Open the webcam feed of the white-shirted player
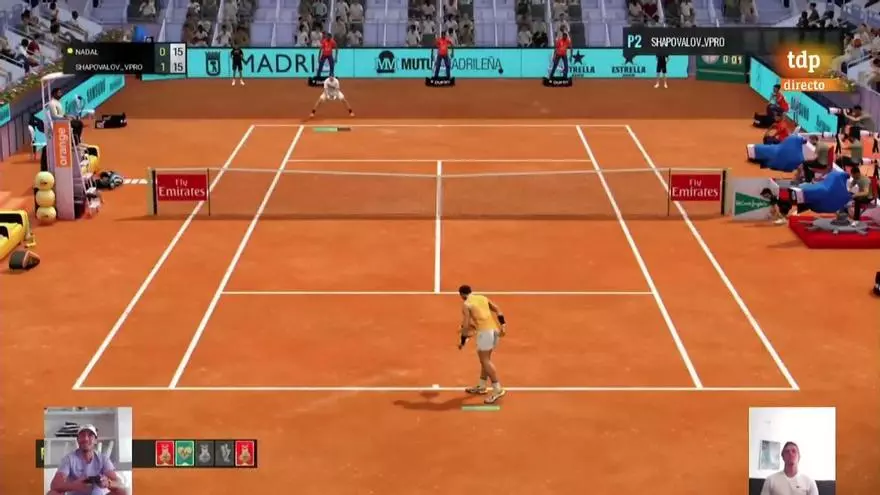This screenshot has width=880, height=495. tap(791, 451)
